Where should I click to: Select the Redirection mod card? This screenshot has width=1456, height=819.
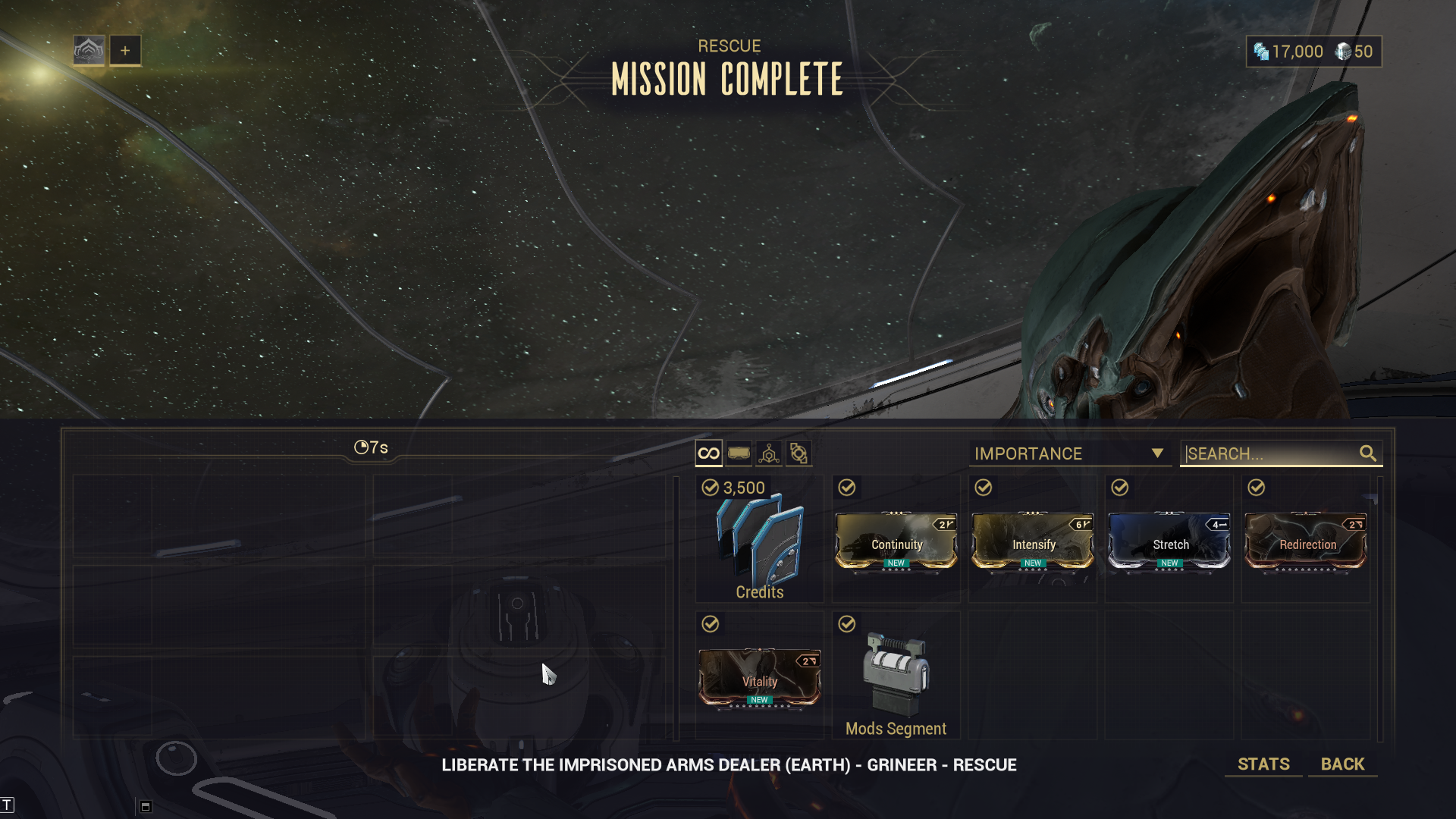(x=1305, y=541)
